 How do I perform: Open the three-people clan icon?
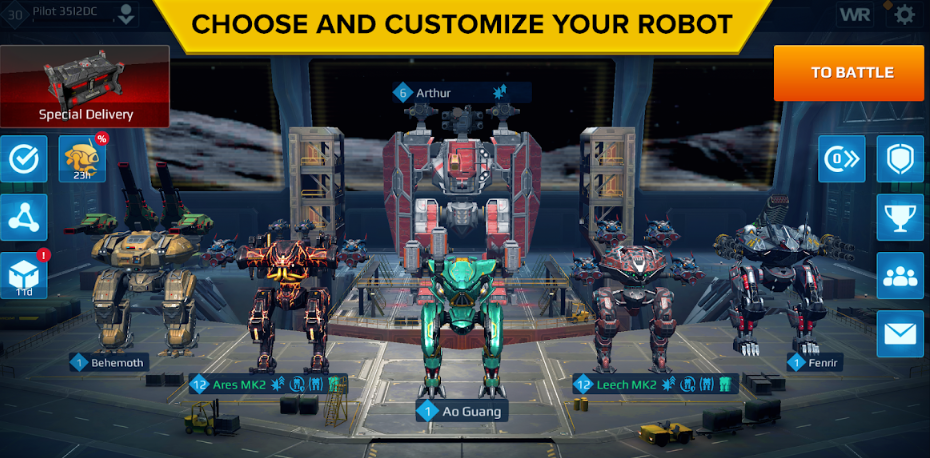click(899, 275)
